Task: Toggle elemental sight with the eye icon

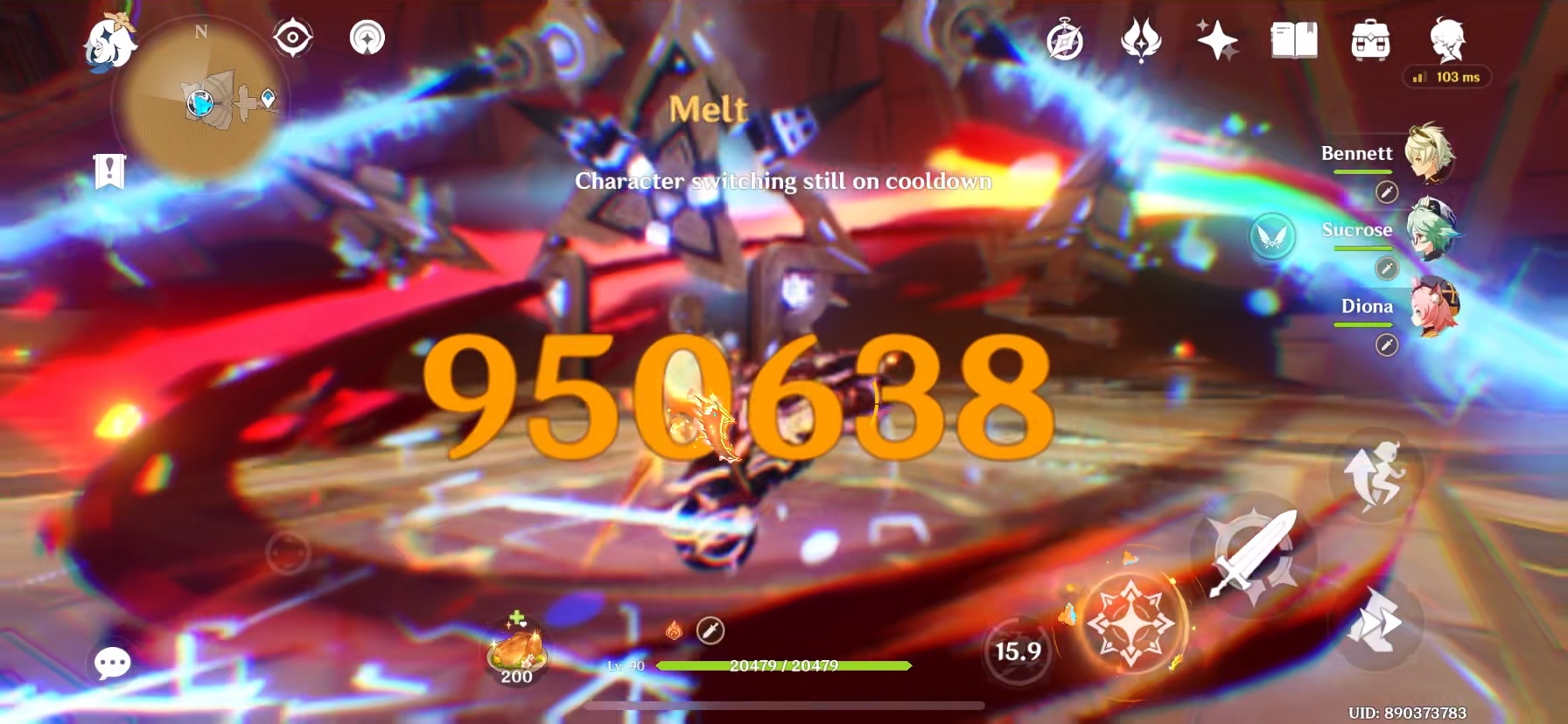Action: click(292, 38)
